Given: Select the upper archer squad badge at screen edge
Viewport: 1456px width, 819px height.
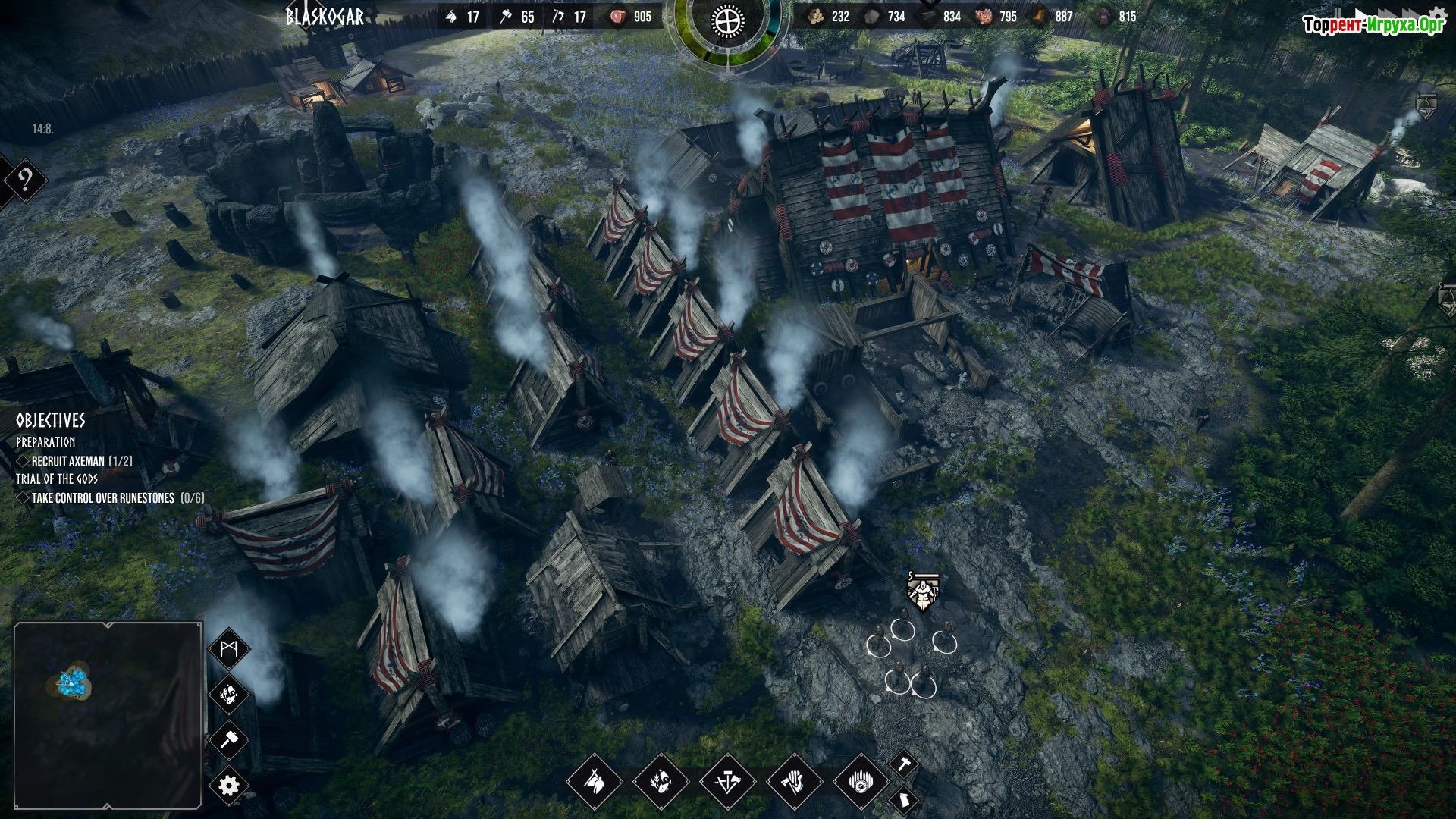Looking at the screenshot, I should (x=1426, y=105).
